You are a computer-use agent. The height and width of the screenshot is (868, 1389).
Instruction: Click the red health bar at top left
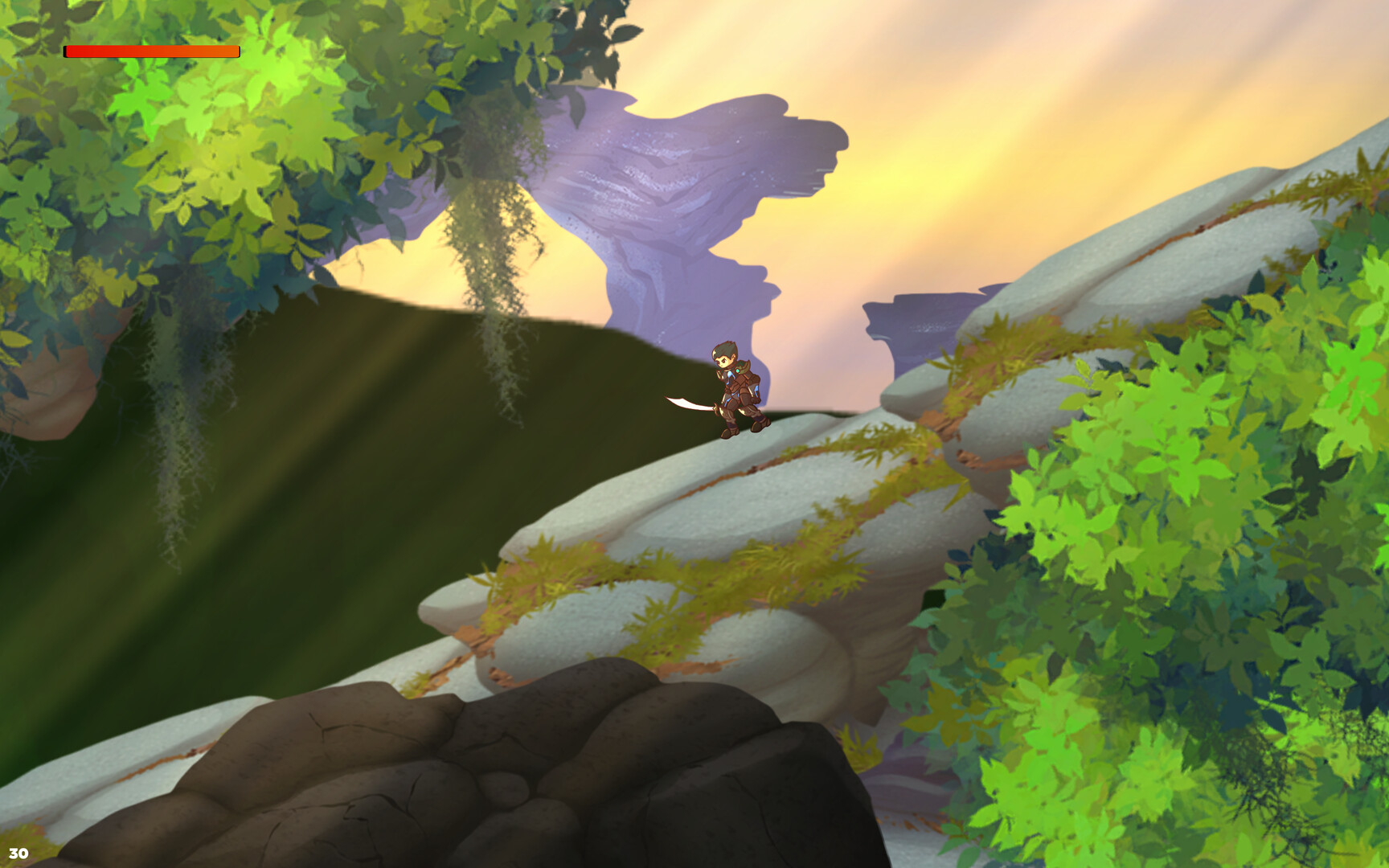pos(151,52)
